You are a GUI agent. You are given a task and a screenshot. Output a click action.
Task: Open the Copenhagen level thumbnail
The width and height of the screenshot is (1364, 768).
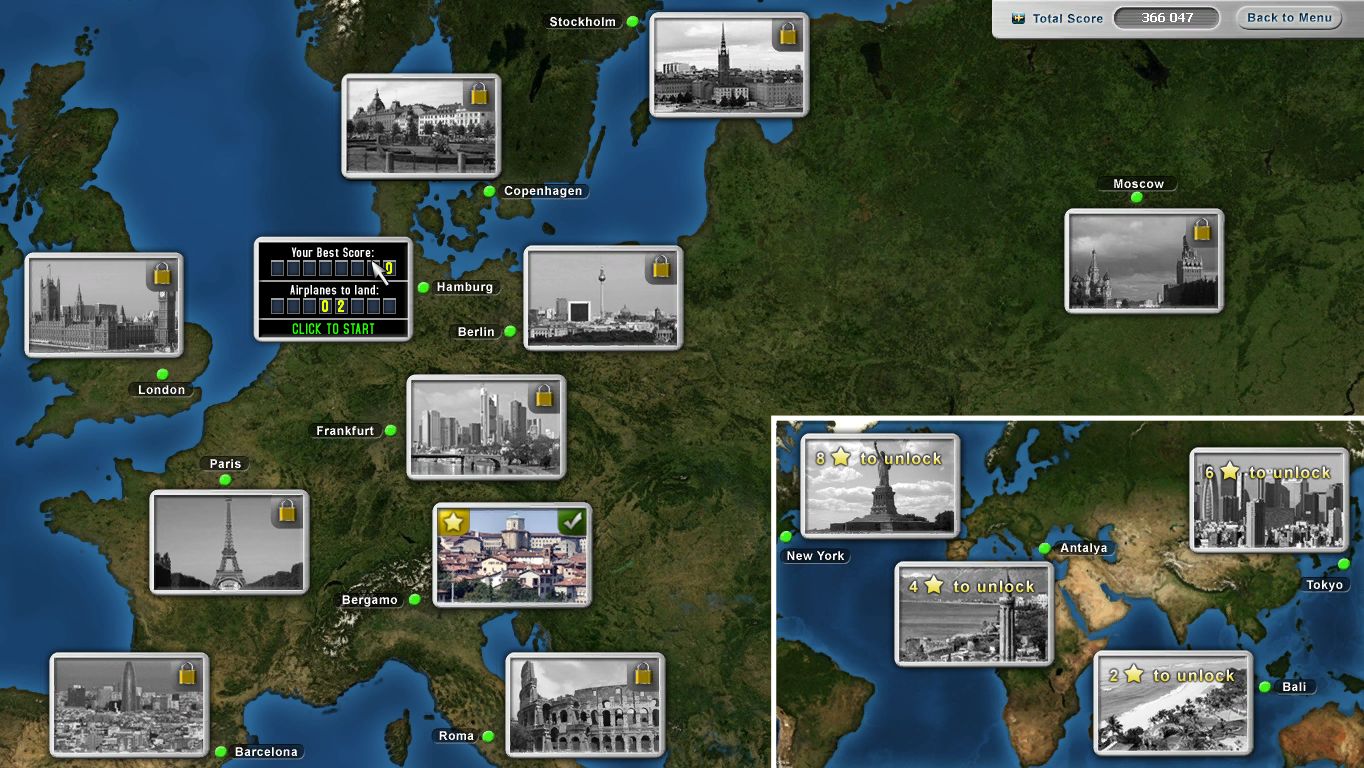point(420,126)
